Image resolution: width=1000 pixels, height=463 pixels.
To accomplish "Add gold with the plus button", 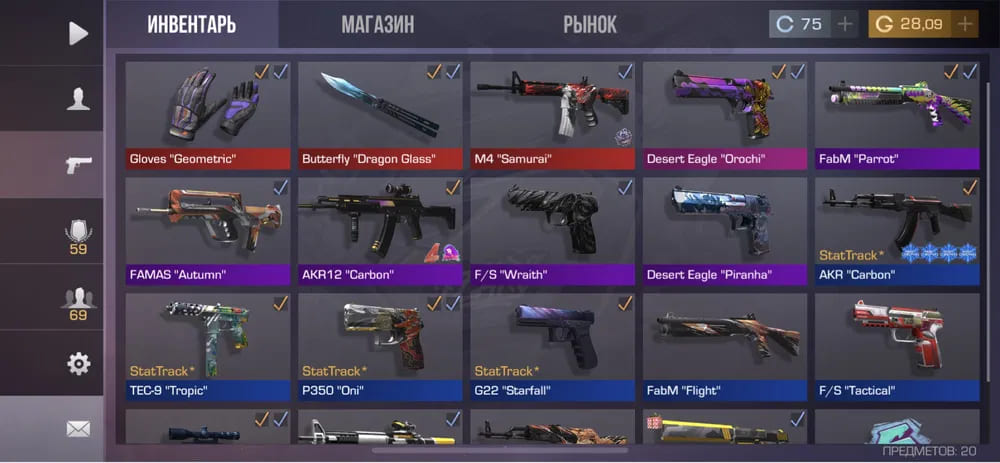I will coord(964,24).
